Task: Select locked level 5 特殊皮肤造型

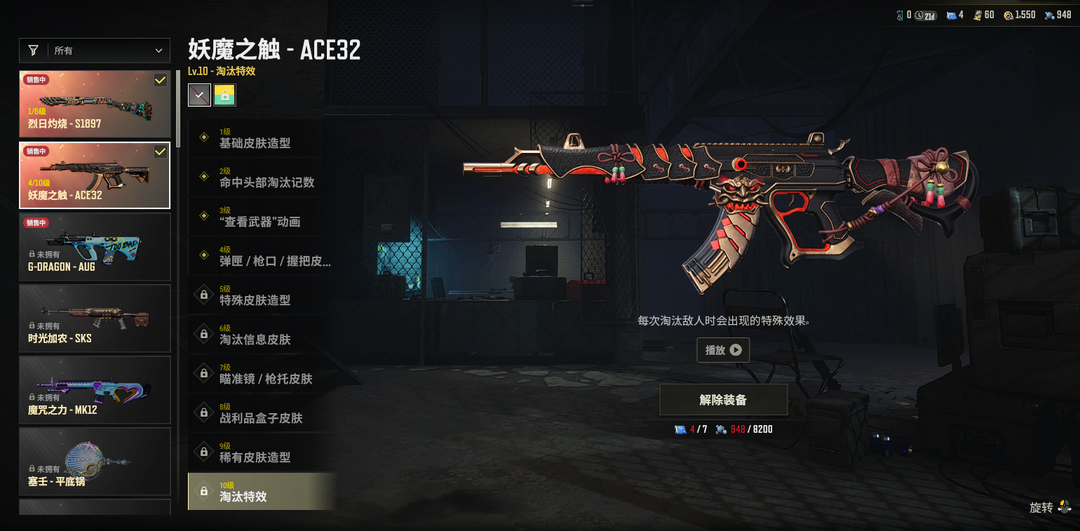Action: tap(261, 296)
